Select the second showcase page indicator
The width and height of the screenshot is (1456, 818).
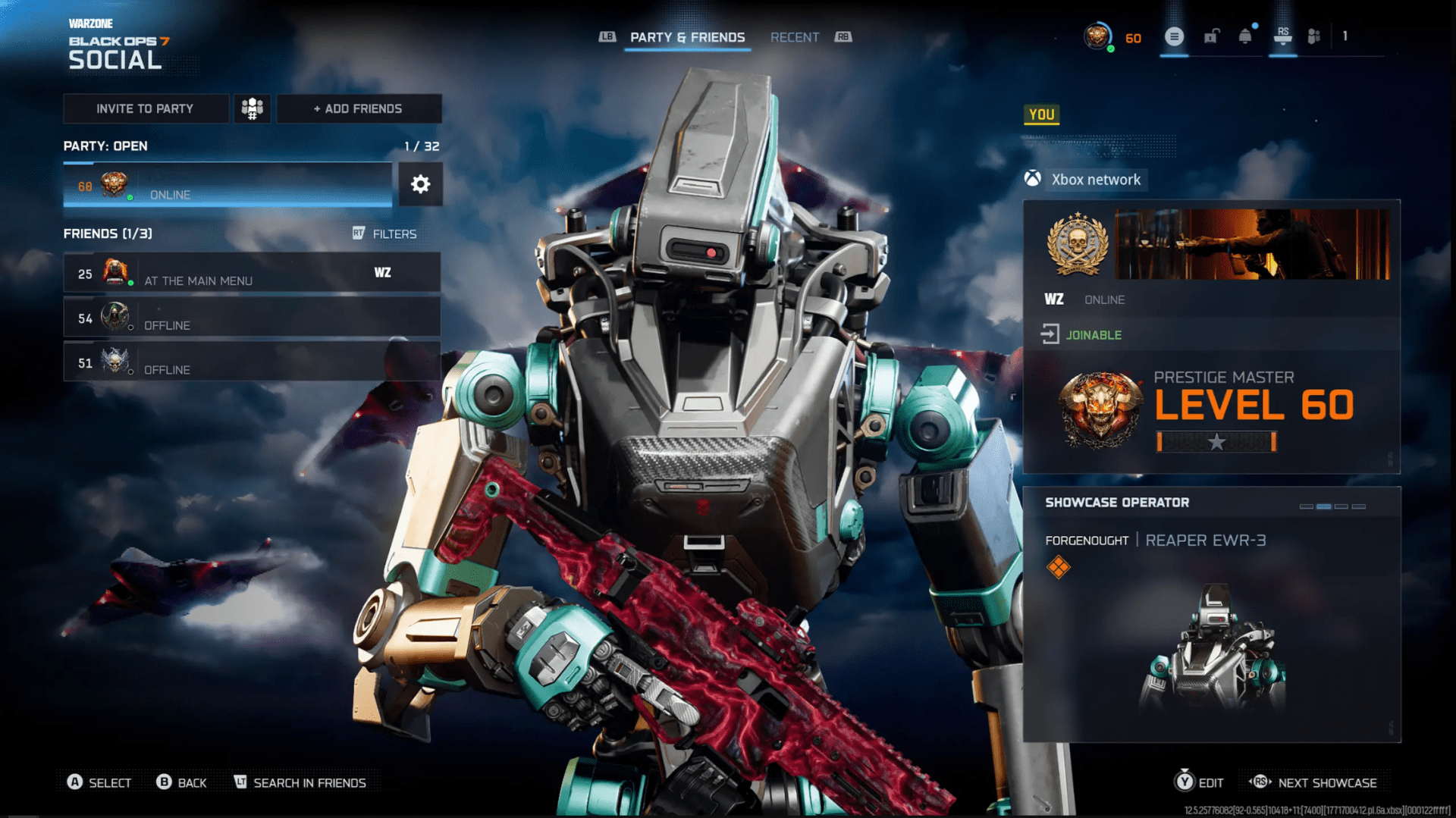tap(1324, 505)
